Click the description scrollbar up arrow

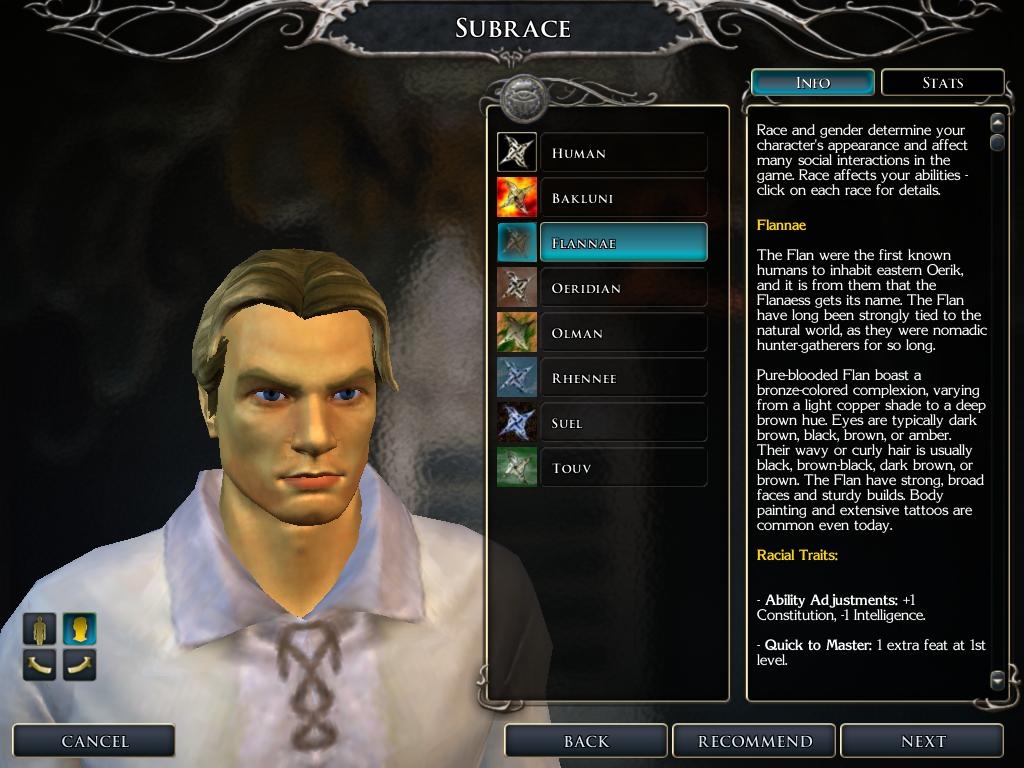(x=997, y=123)
